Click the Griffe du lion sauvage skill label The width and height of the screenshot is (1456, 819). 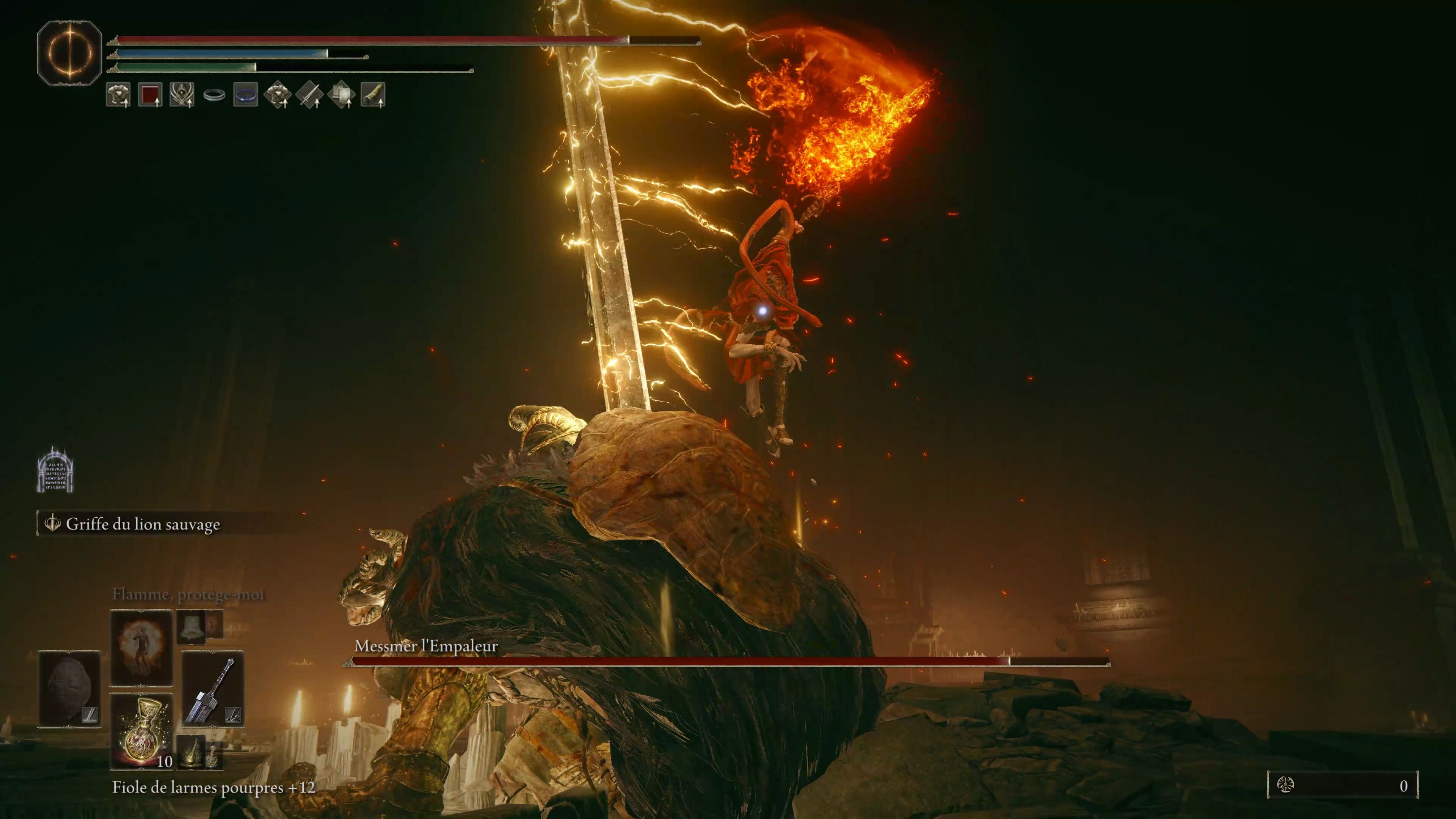[x=143, y=524]
